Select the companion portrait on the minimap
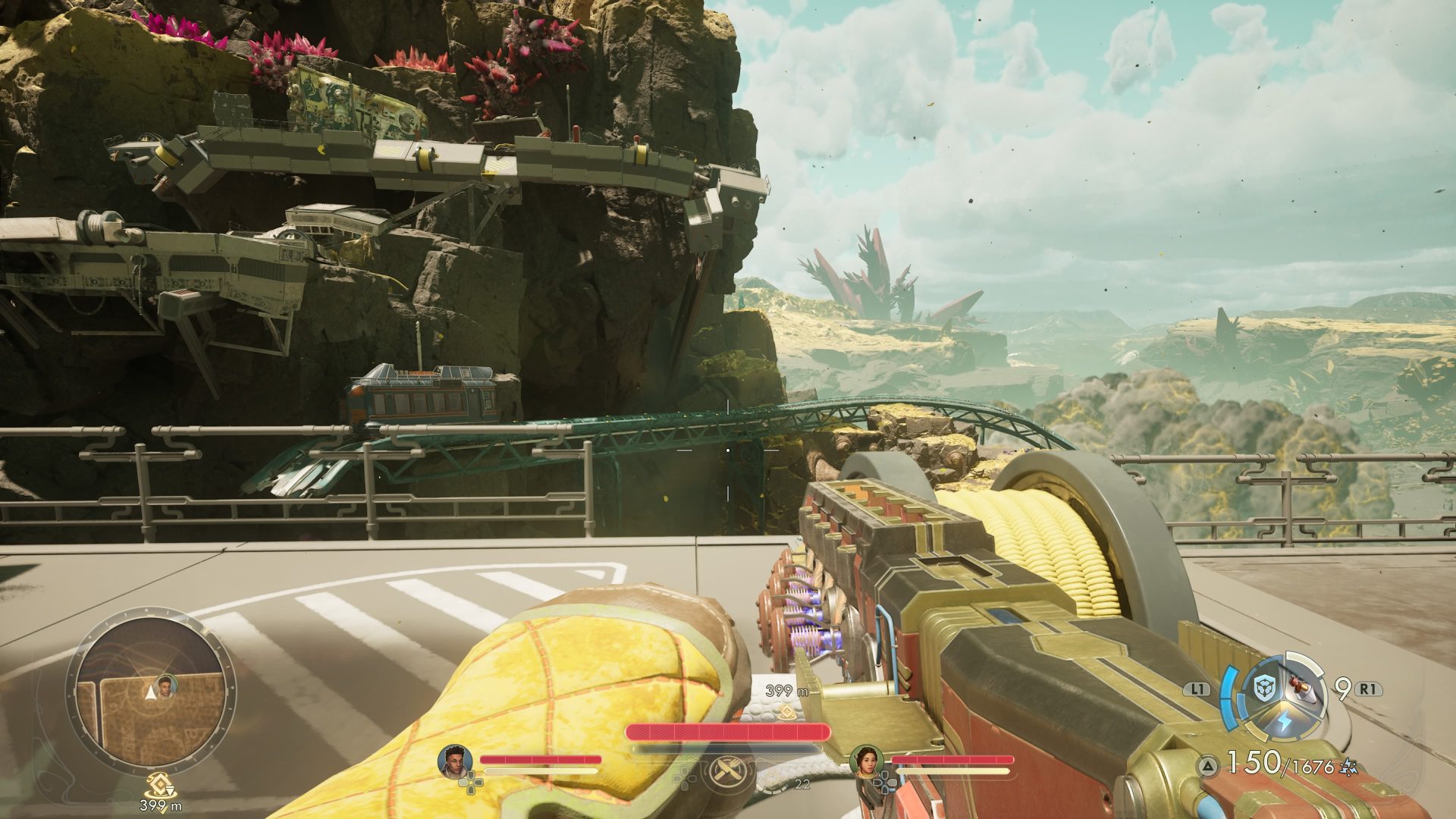 coord(168,685)
